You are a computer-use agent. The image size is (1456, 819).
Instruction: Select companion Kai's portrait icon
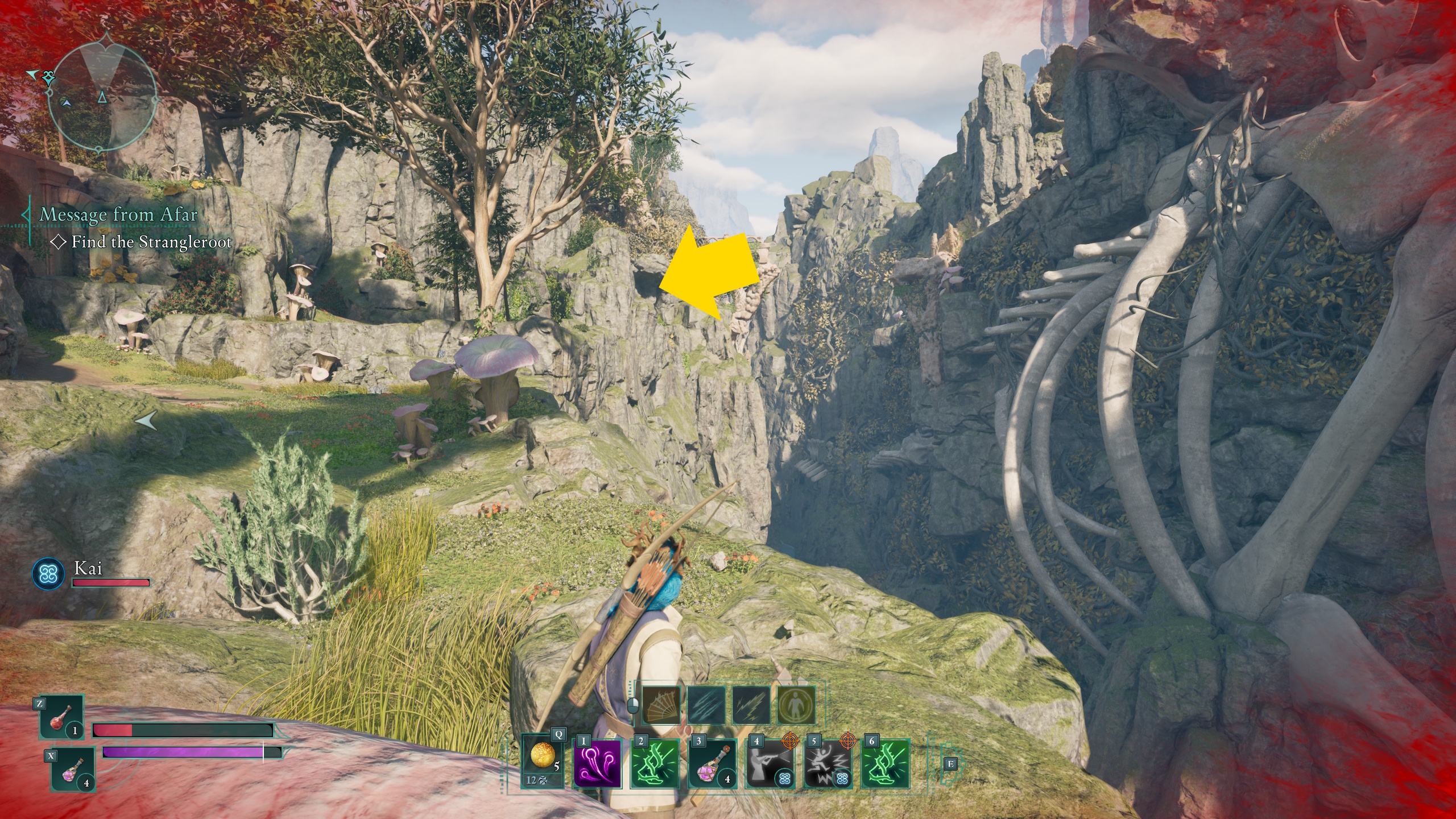[48, 573]
